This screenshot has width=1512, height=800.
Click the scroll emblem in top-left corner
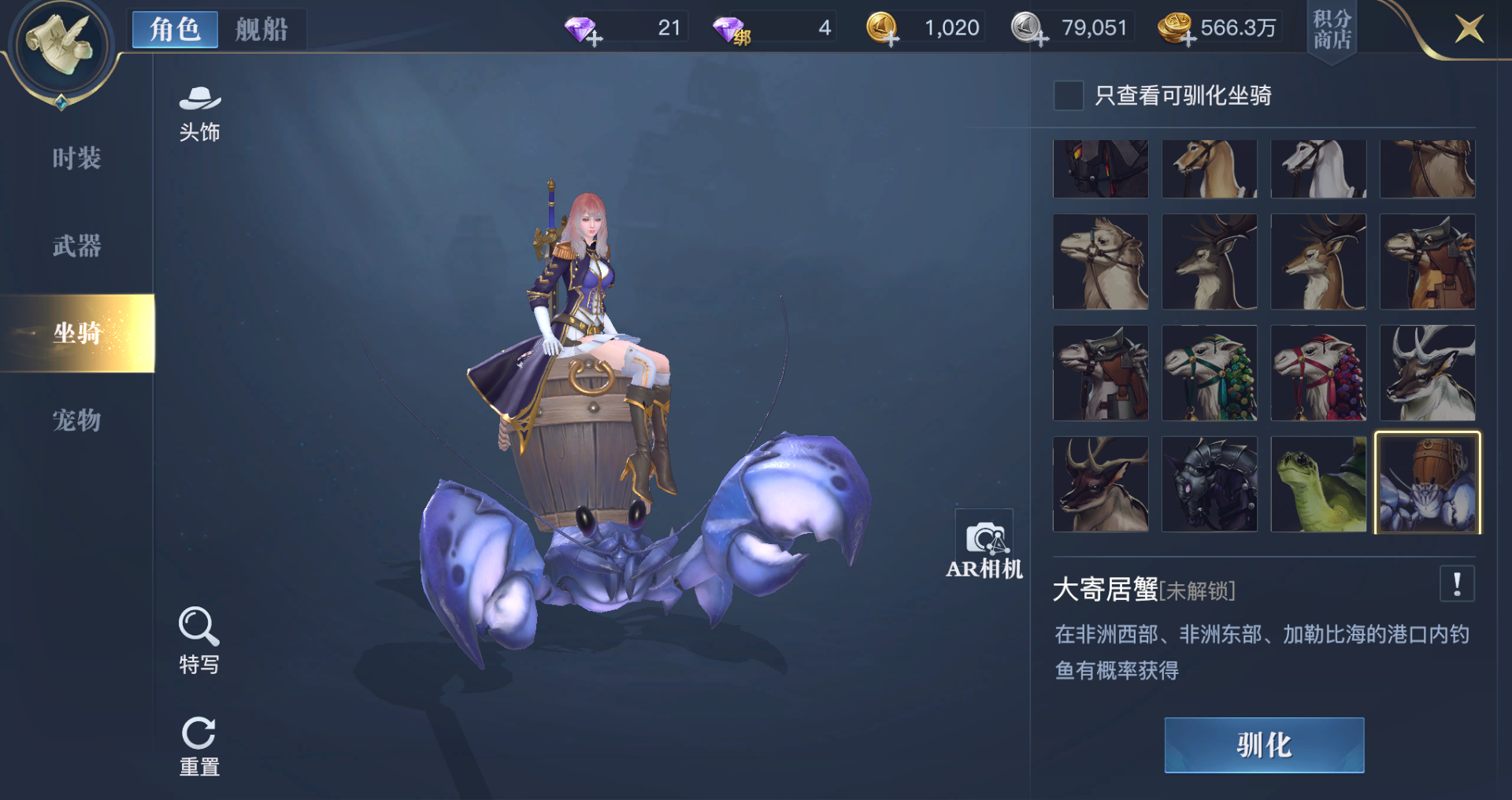(59, 46)
